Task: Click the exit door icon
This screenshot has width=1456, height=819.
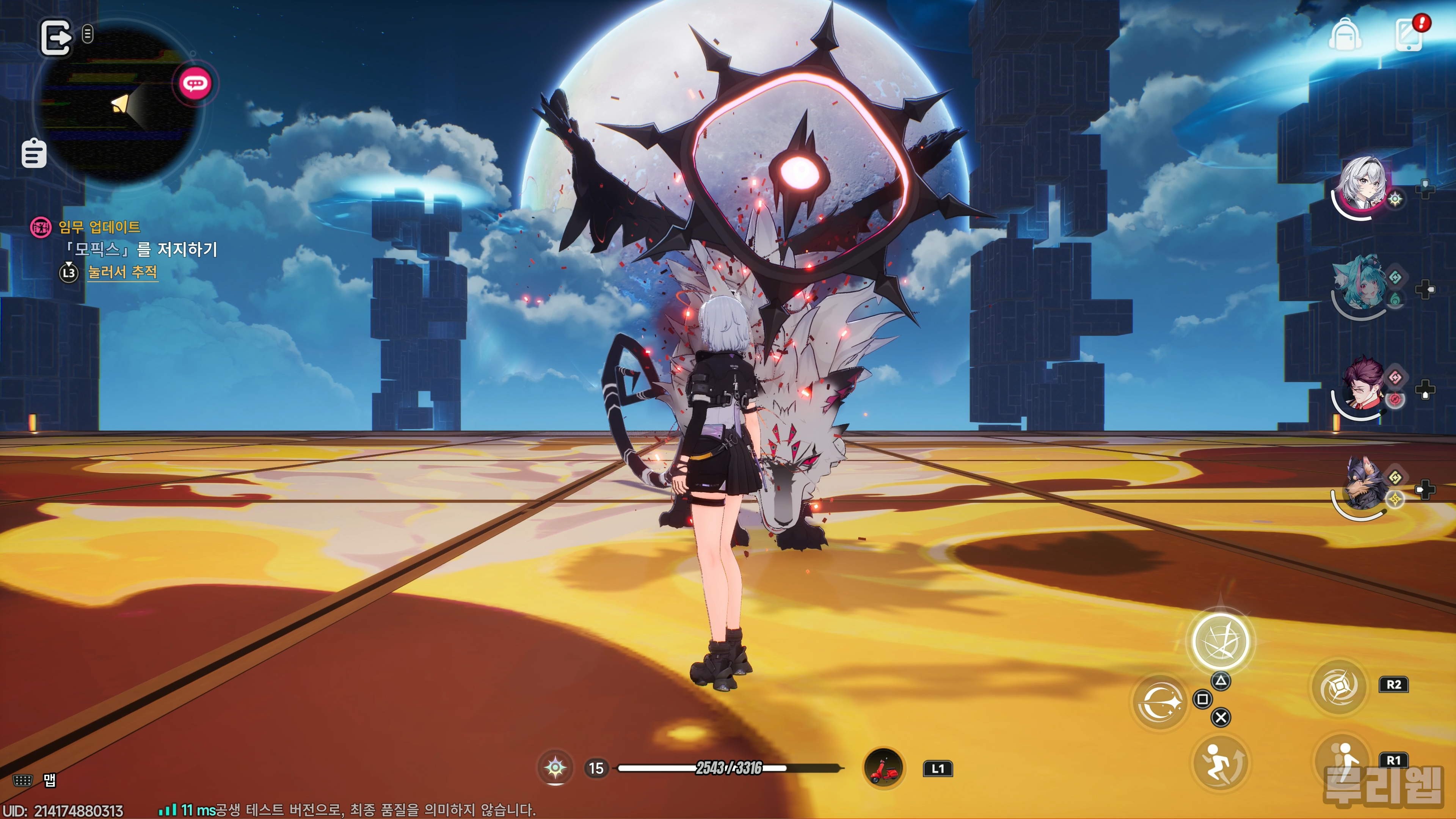Action: tap(55, 37)
